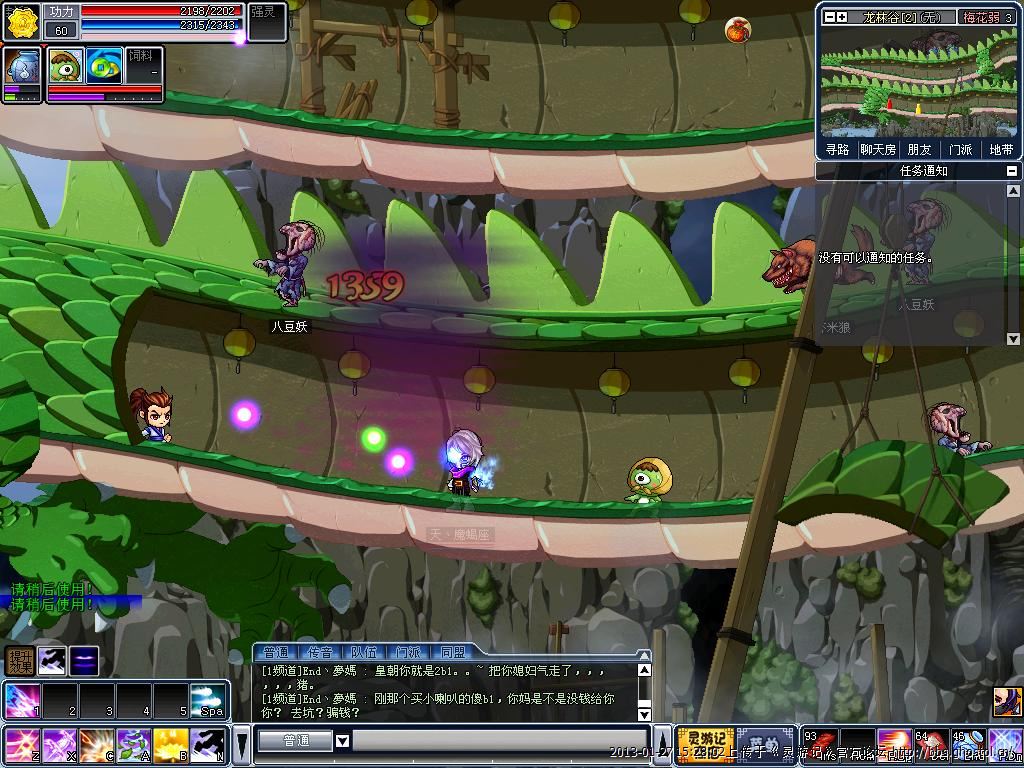
Task: Switch to the 同盟 alliance chat tab
Action: [453, 653]
